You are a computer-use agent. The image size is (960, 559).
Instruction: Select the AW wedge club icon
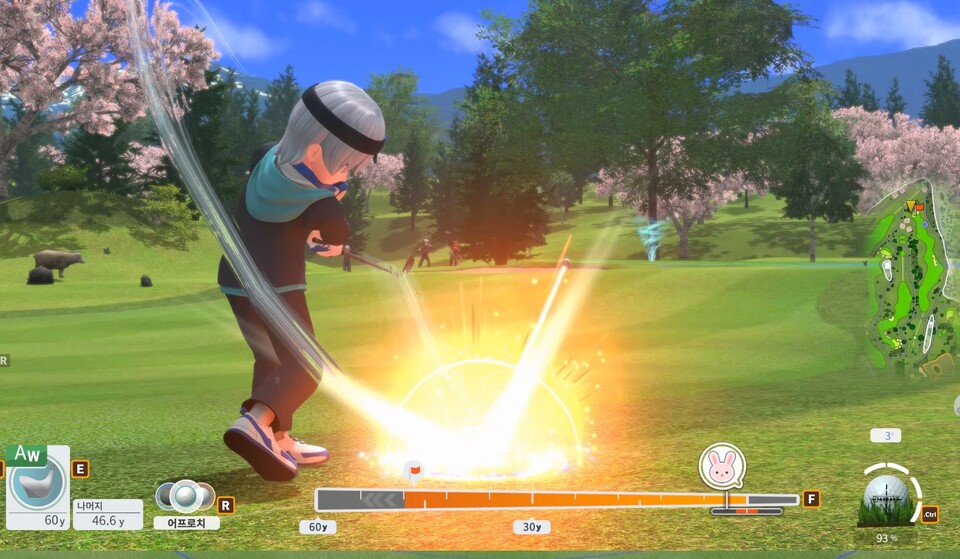[38, 484]
